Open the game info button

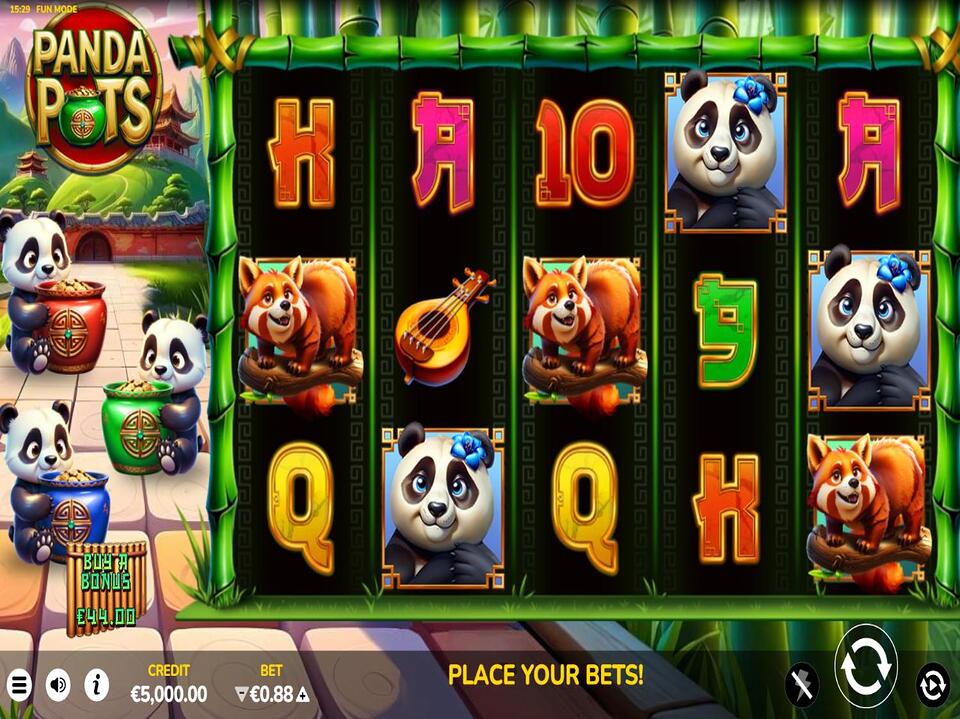(97, 685)
